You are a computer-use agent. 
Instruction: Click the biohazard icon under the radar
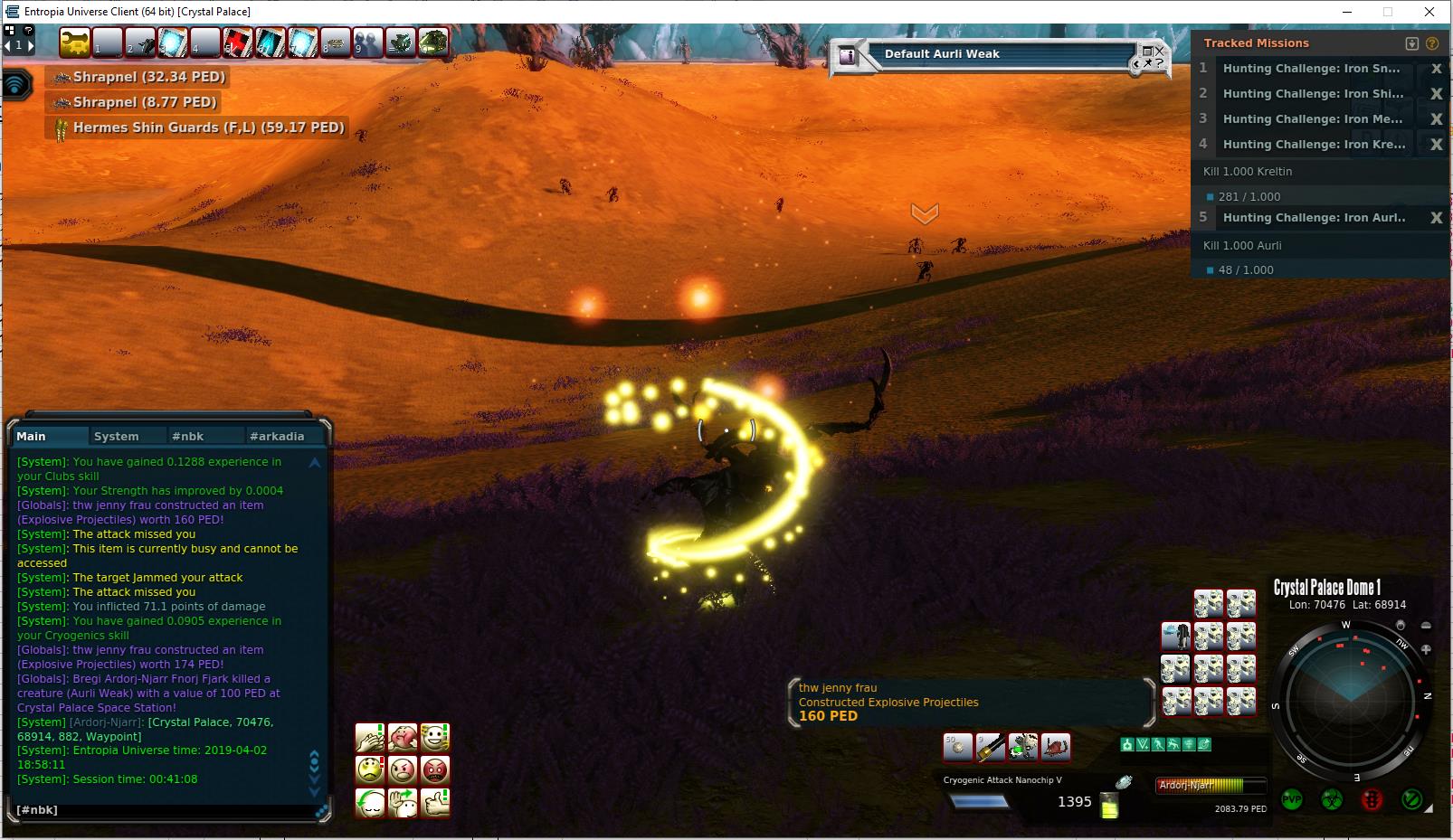(x=1332, y=799)
